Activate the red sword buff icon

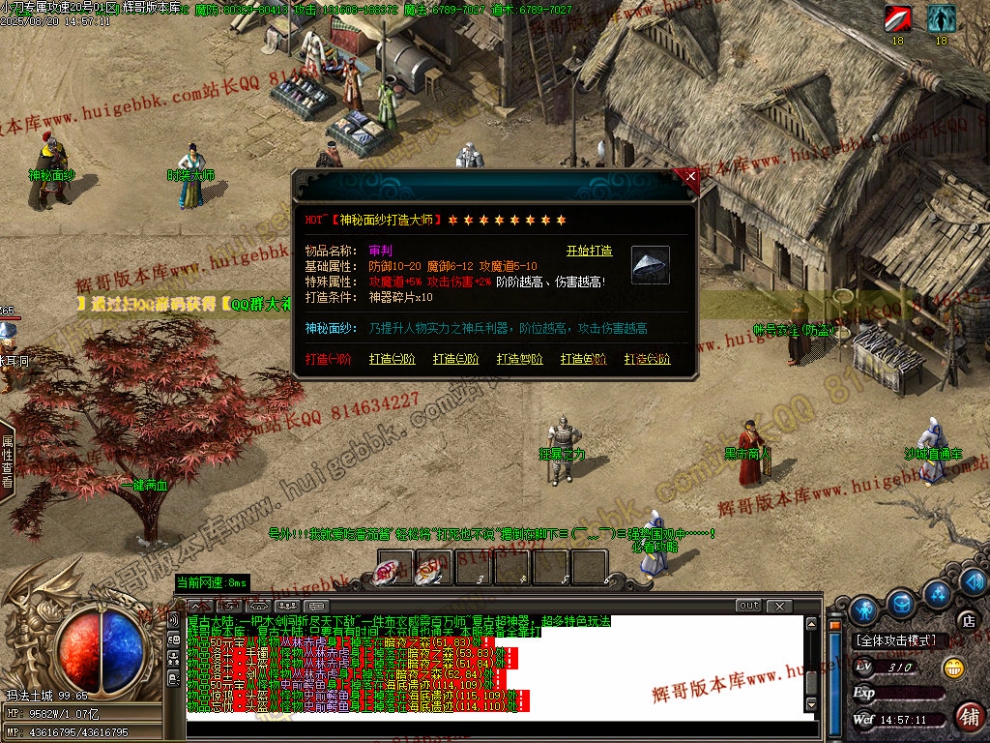coord(897,18)
